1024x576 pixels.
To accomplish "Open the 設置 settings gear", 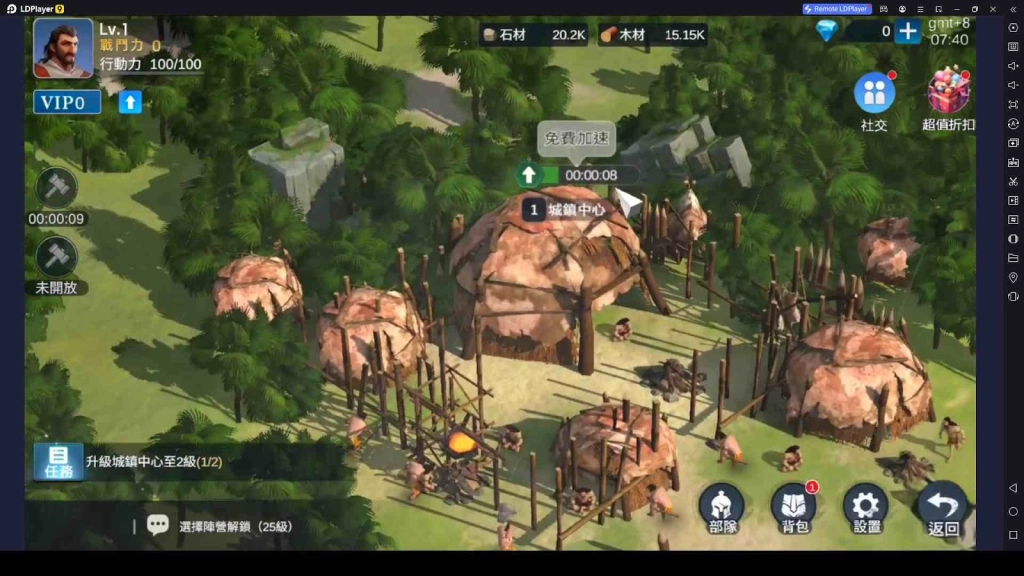I will (x=866, y=507).
